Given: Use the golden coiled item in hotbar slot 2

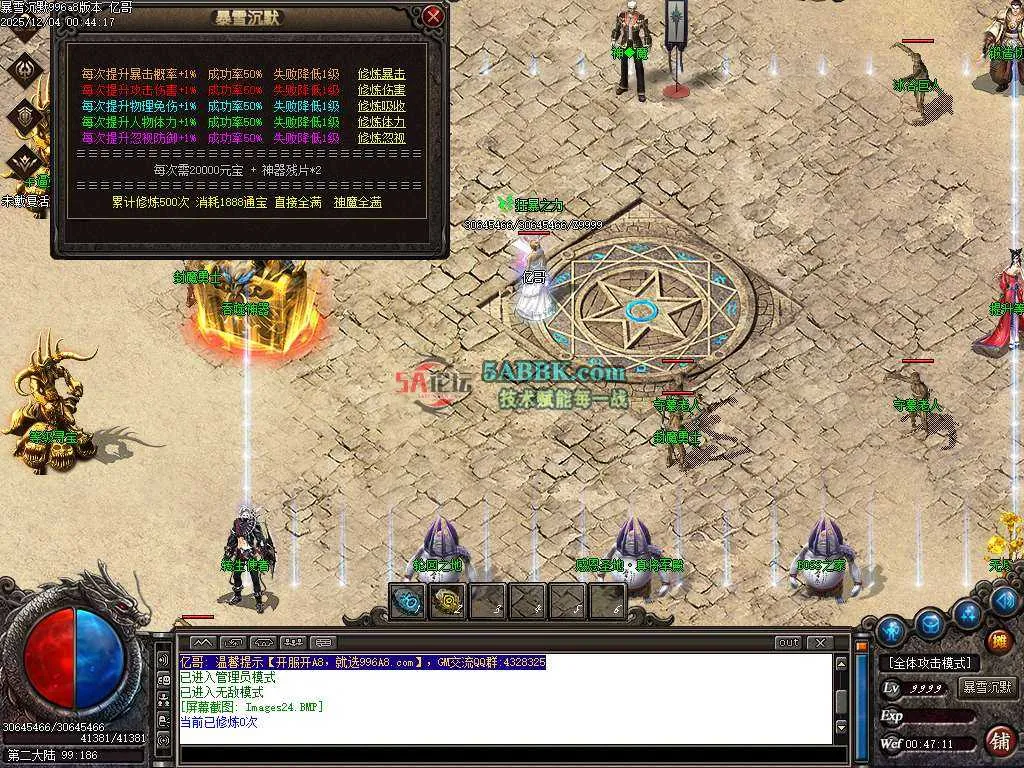Looking at the screenshot, I should click(447, 602).
